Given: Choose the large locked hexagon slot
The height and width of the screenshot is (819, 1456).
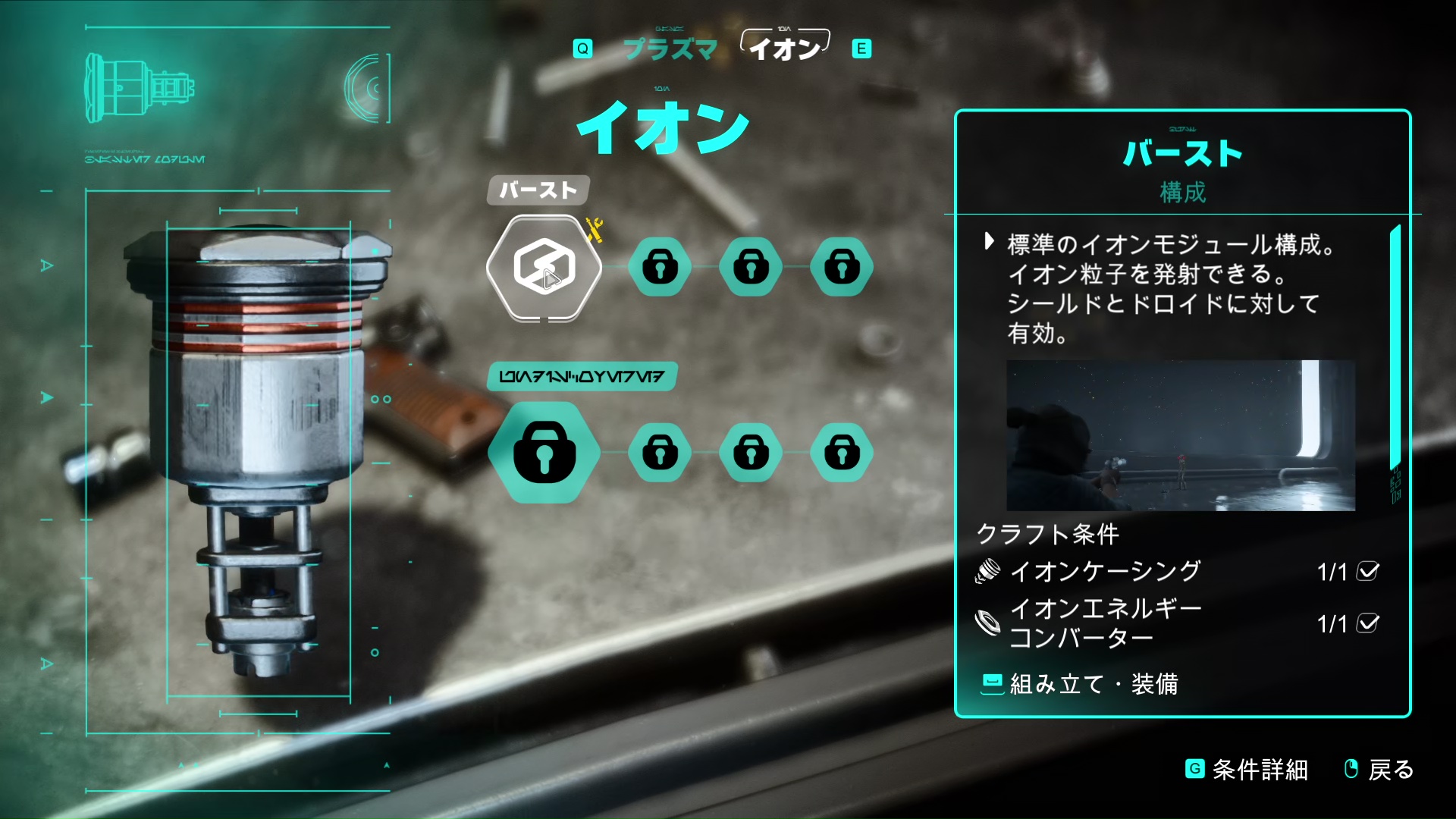Looking at the screenshot, I should (544, 453).
